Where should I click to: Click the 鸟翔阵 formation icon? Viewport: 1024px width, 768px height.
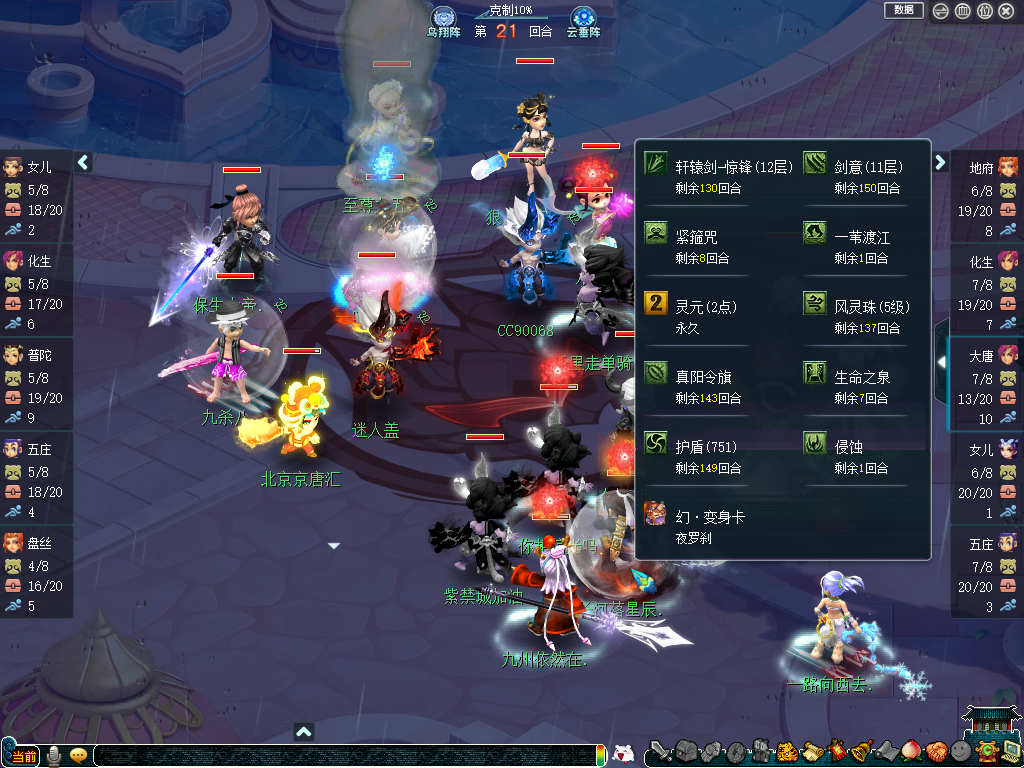(444, 18)
